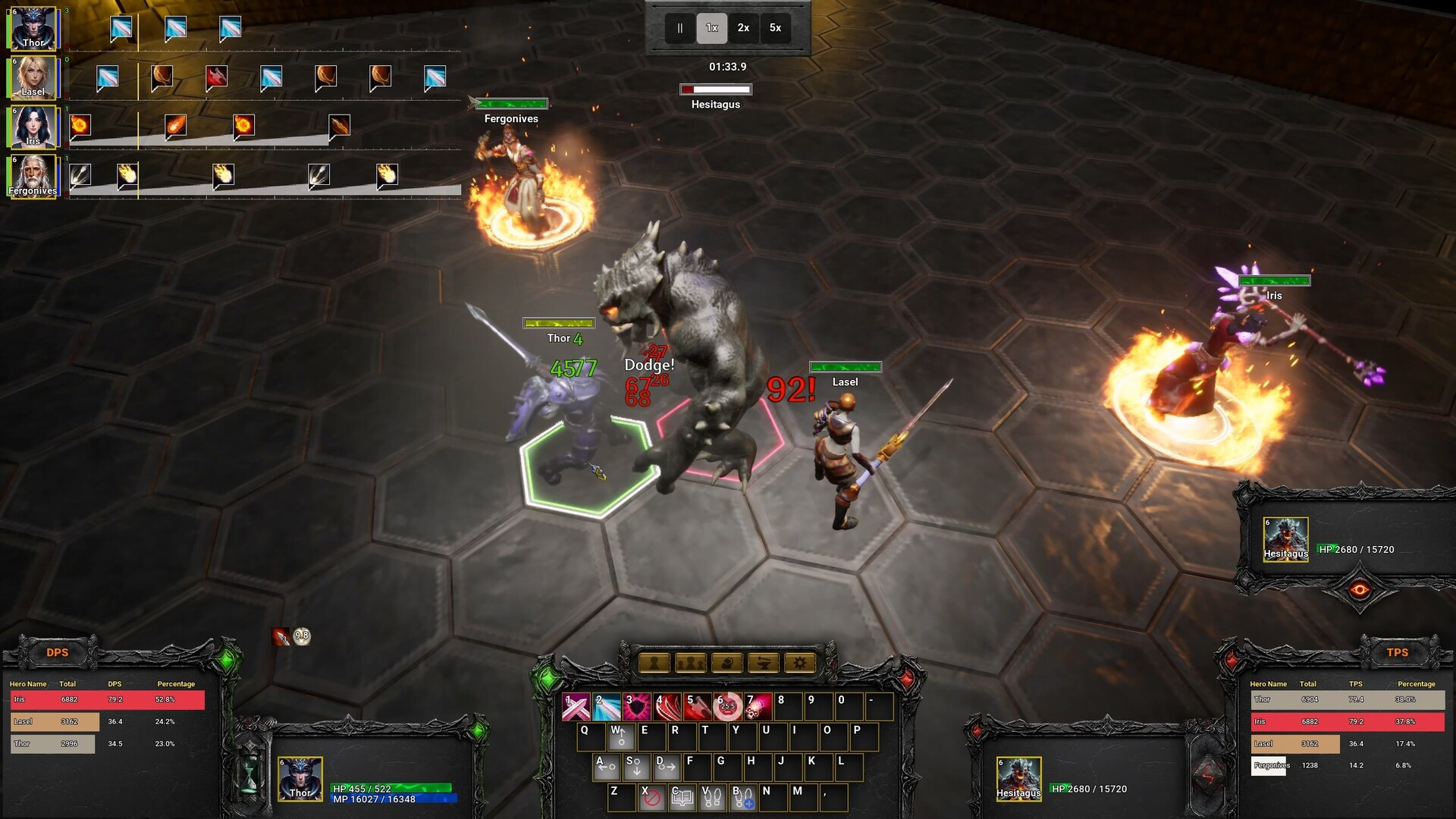
Task: Open the DPS panel tab
Action: point(58,653)
